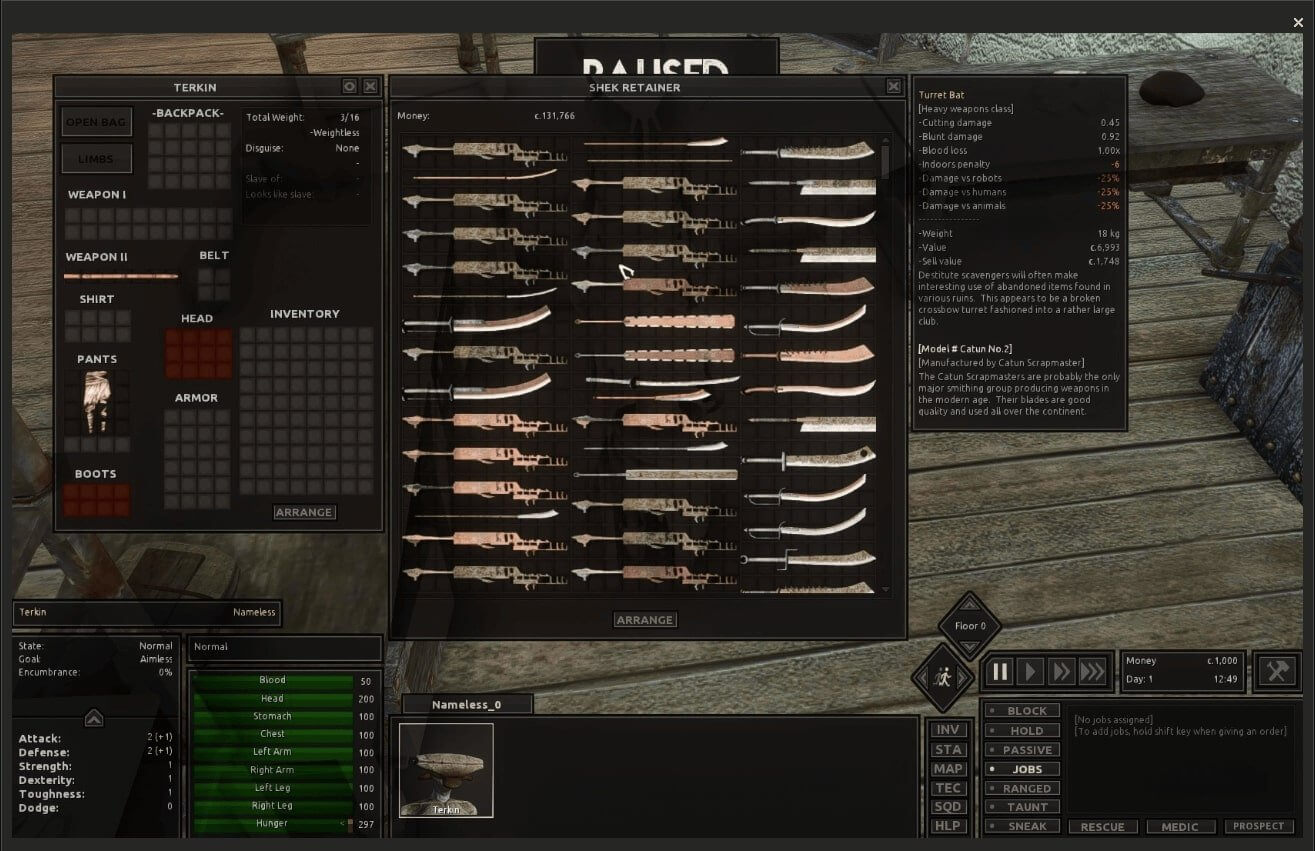Image resolution: width=1315 pixels, height=851 pixels.
Task: Close the Shek Retainer trade window
Action: tap(894, 87)
